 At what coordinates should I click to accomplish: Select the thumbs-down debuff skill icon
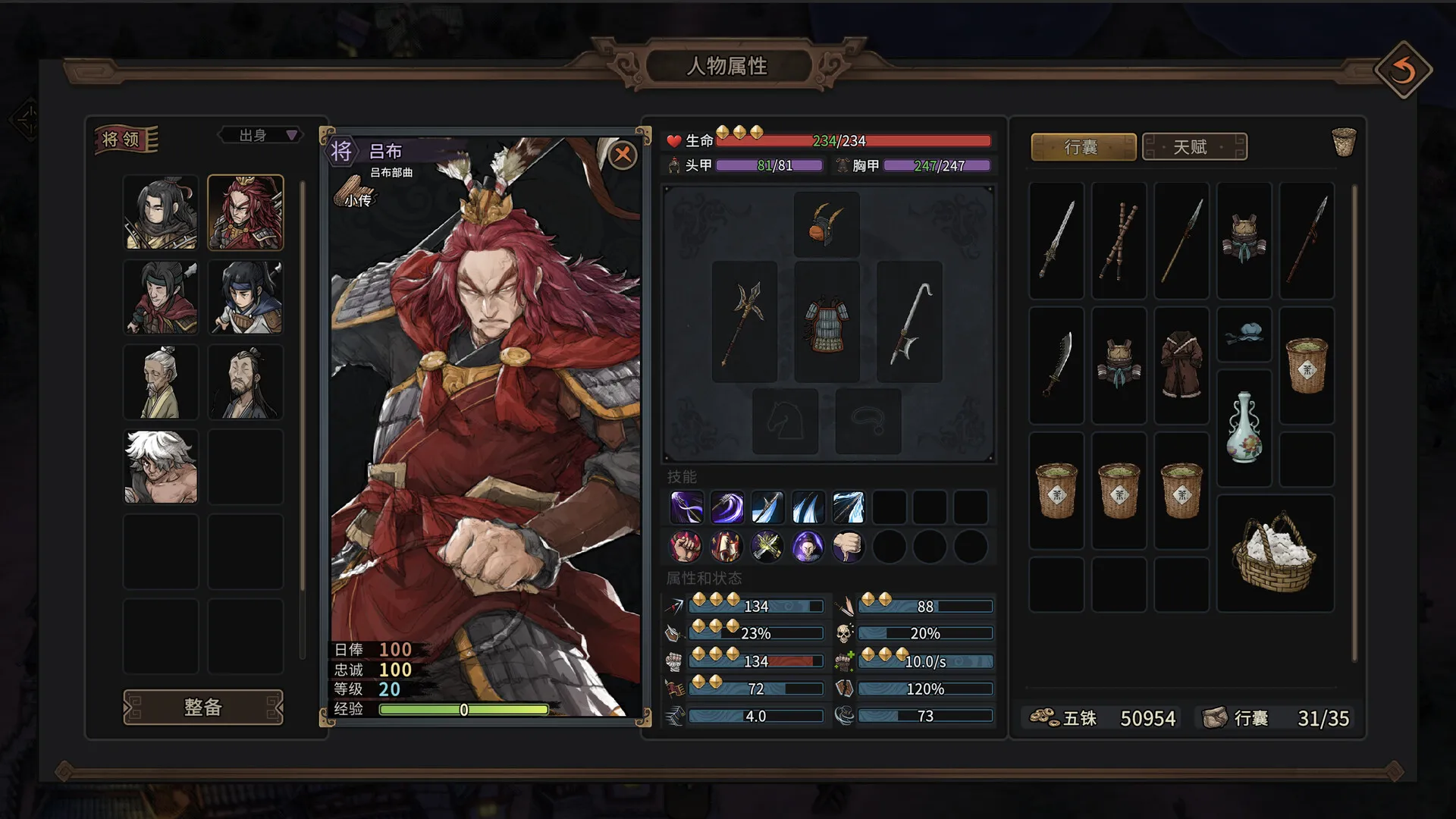coord(848,546)
